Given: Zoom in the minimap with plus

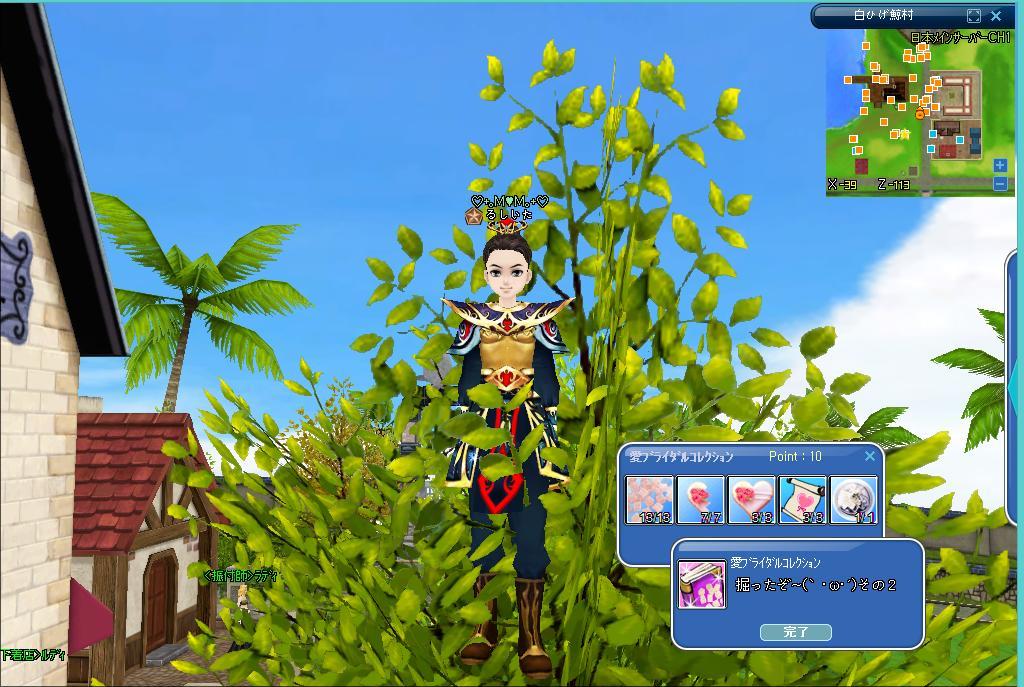Looking at the screenshot, I should pyautogui.click(x=1000, y=166).
